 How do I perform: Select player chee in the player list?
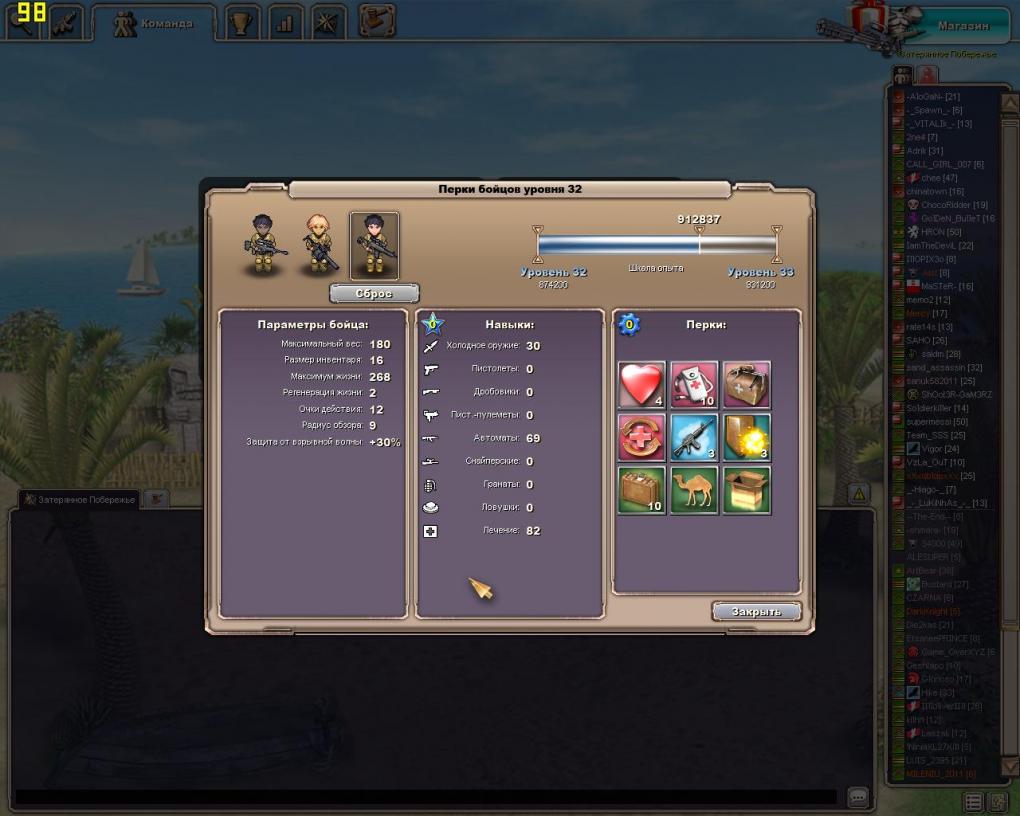[x=930, y=178]
